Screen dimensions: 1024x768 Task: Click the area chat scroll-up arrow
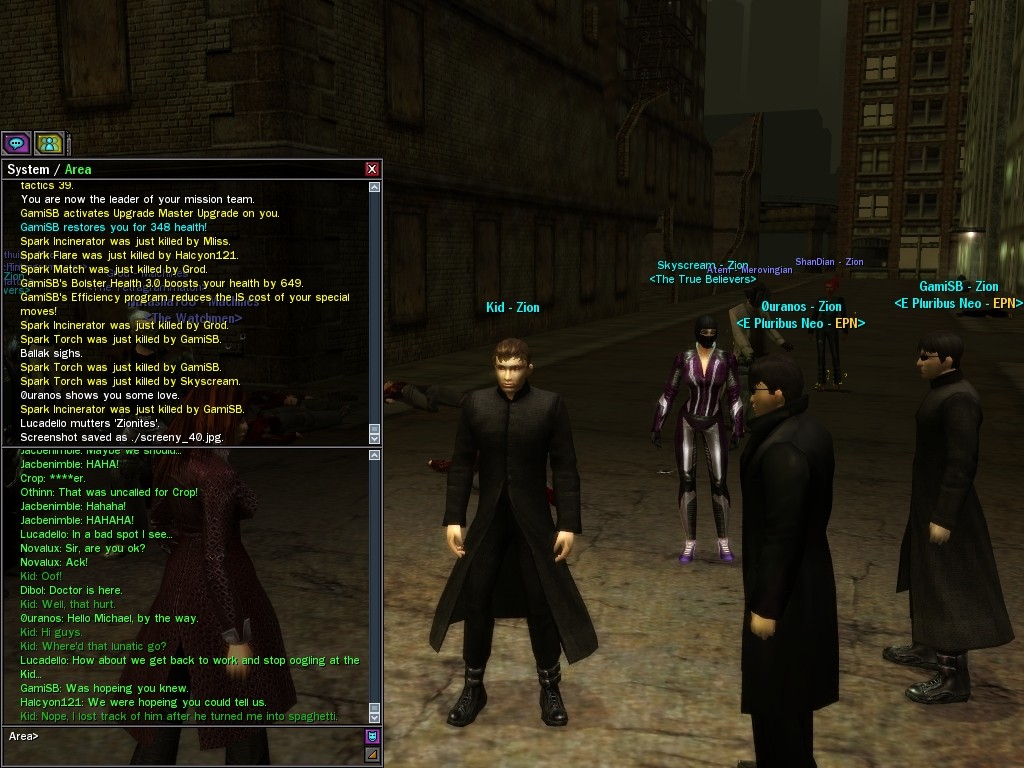pyautogui.click(x=375, y=456)
